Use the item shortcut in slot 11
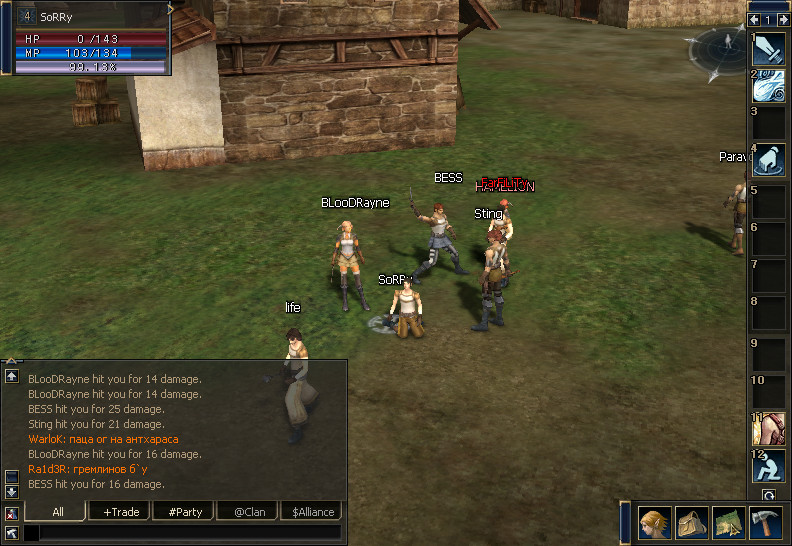The height and width of the screenshot is (546, 792). (769, 429)
